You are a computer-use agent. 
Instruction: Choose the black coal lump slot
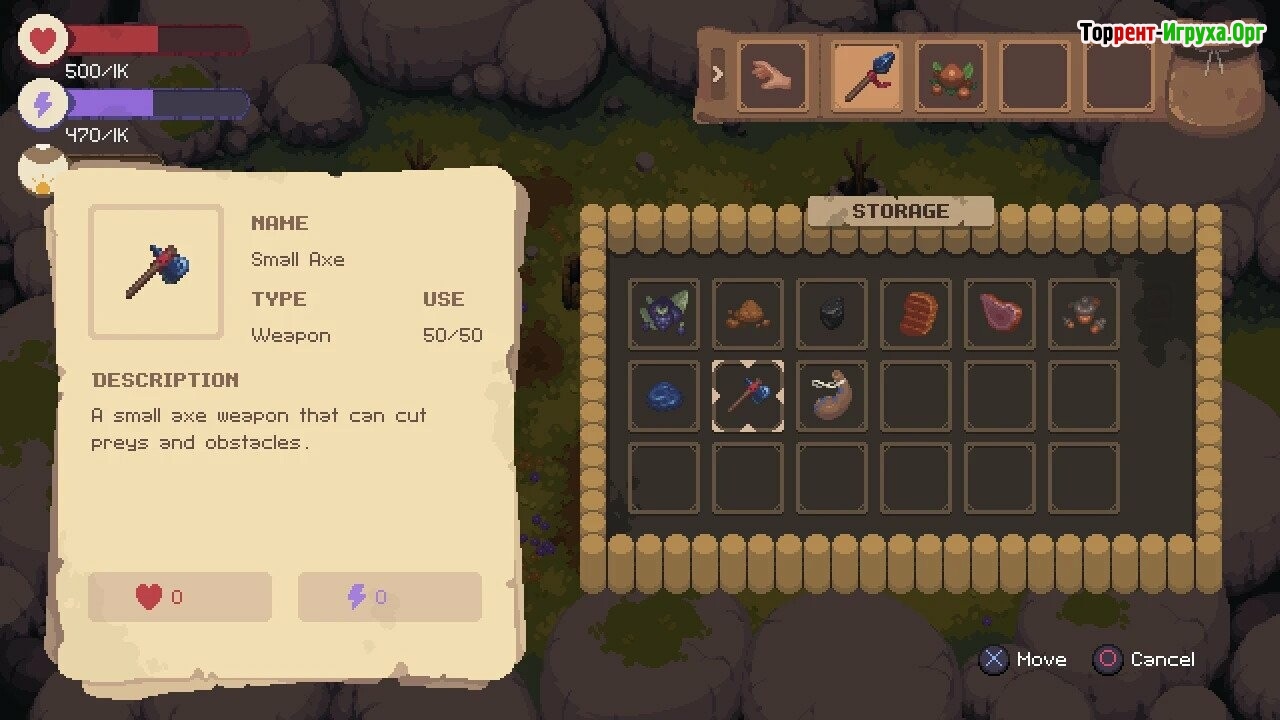click(x=832, y=313)
